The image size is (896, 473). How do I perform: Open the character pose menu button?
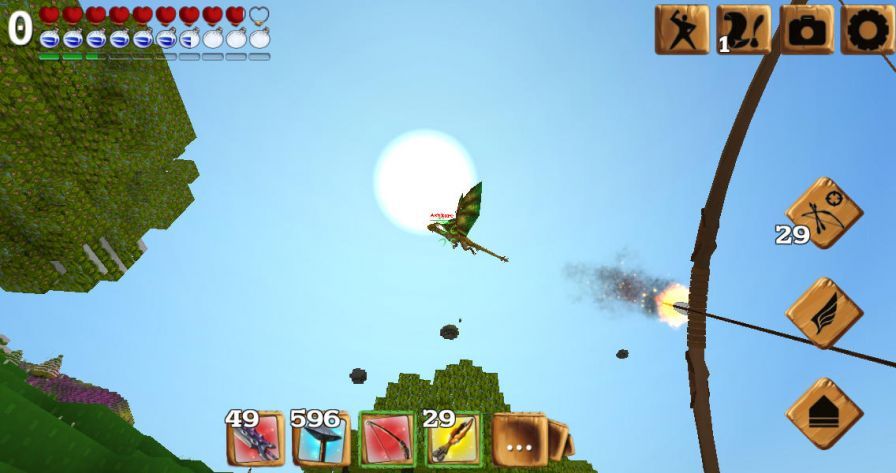click(x=681, y=29)
